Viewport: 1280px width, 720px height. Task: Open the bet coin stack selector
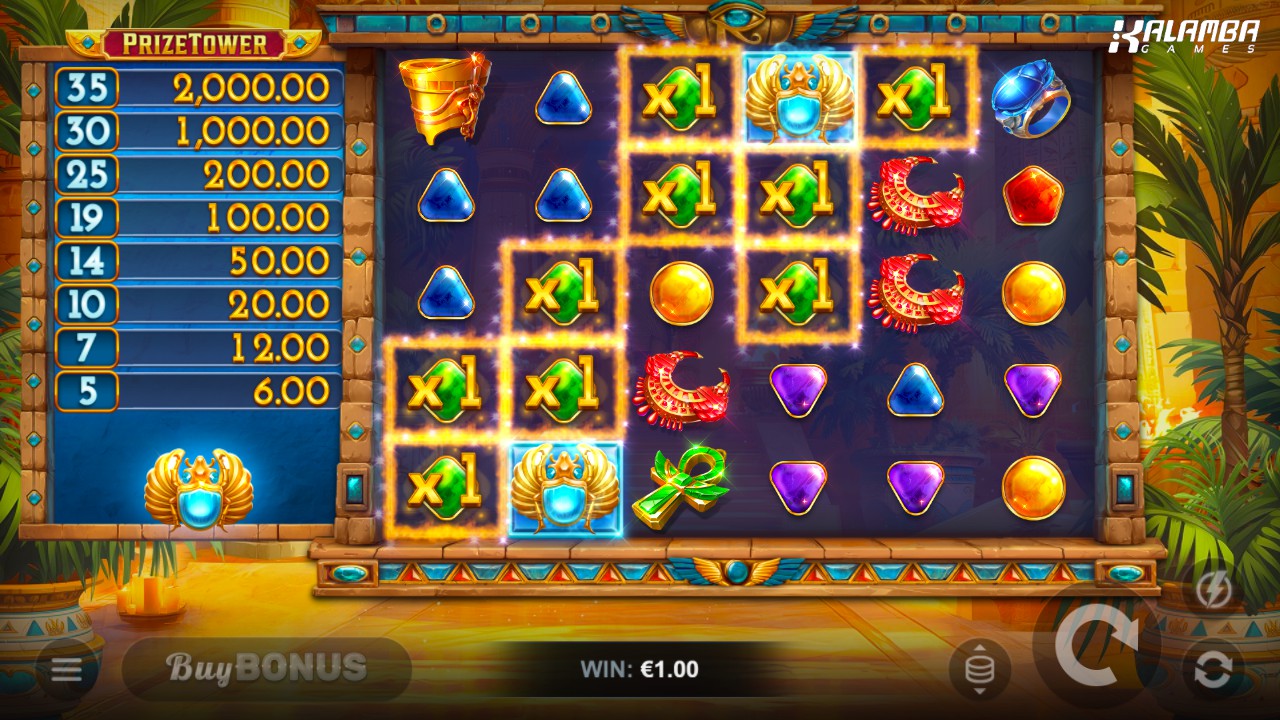coord(979,669)
